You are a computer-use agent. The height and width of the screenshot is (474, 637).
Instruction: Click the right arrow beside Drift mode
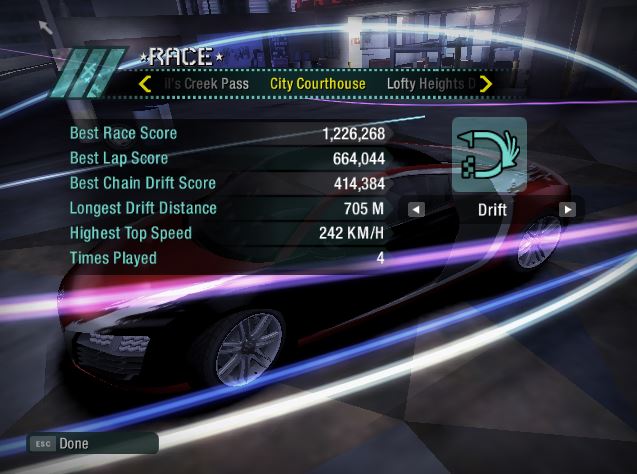tap(567, 210)
